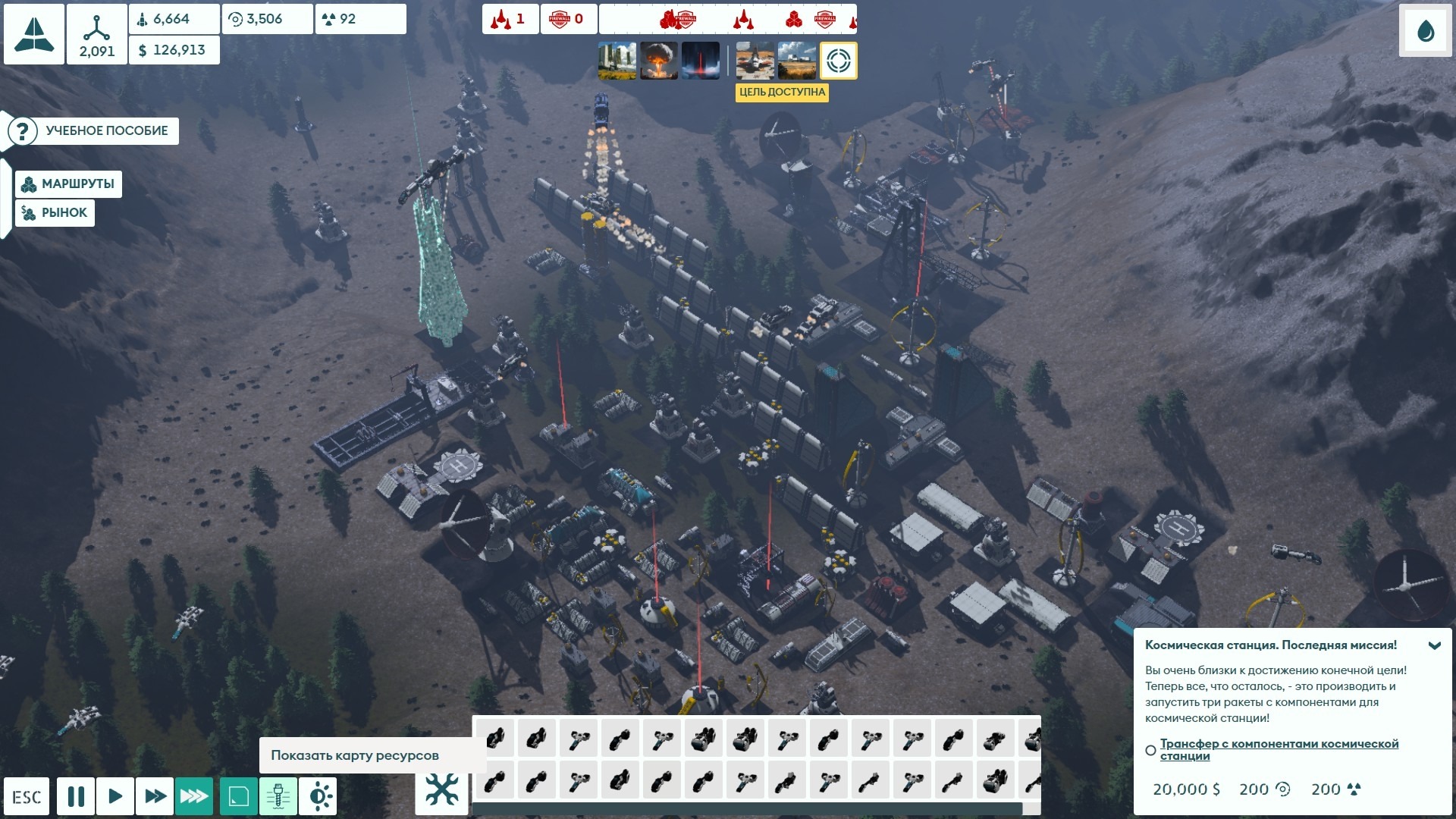Select the shuttle on runway thumbnail
Image resolution: width=1456 pixels, height=819 pixels.
click(x=755, y=61)
